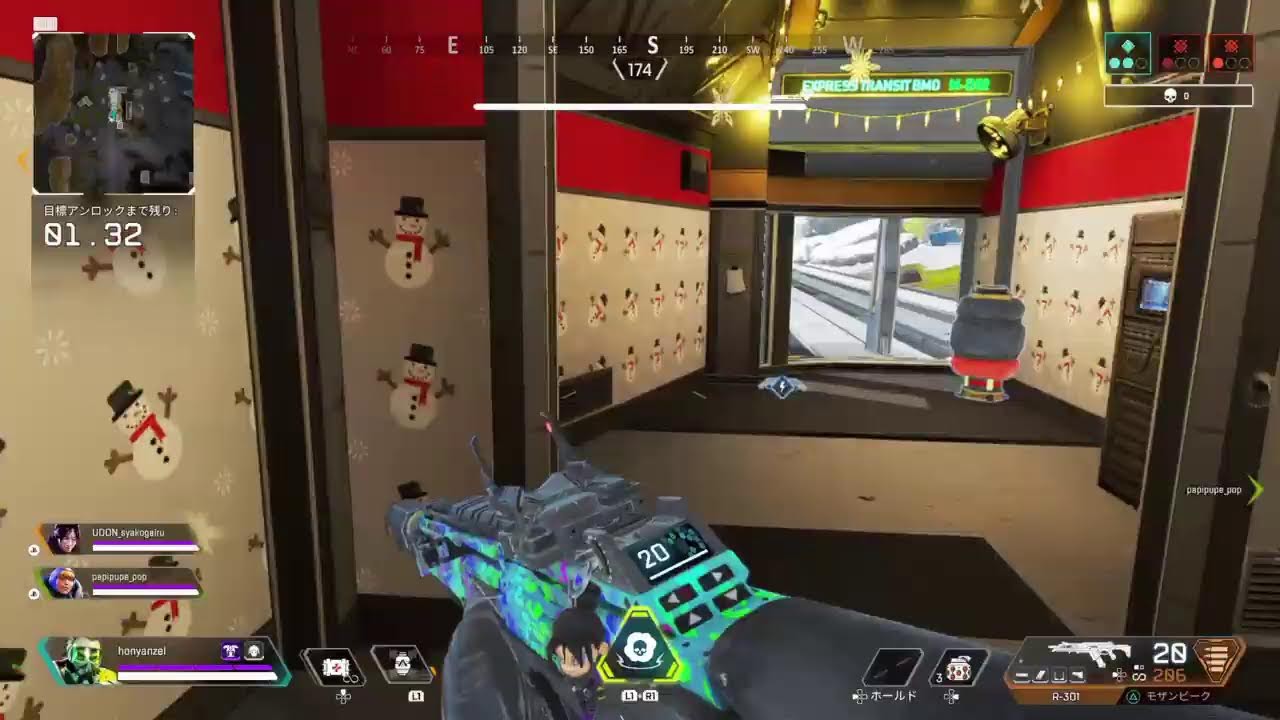
Task: Select the med kit healing item slot
Action: (x=334, y=667)
